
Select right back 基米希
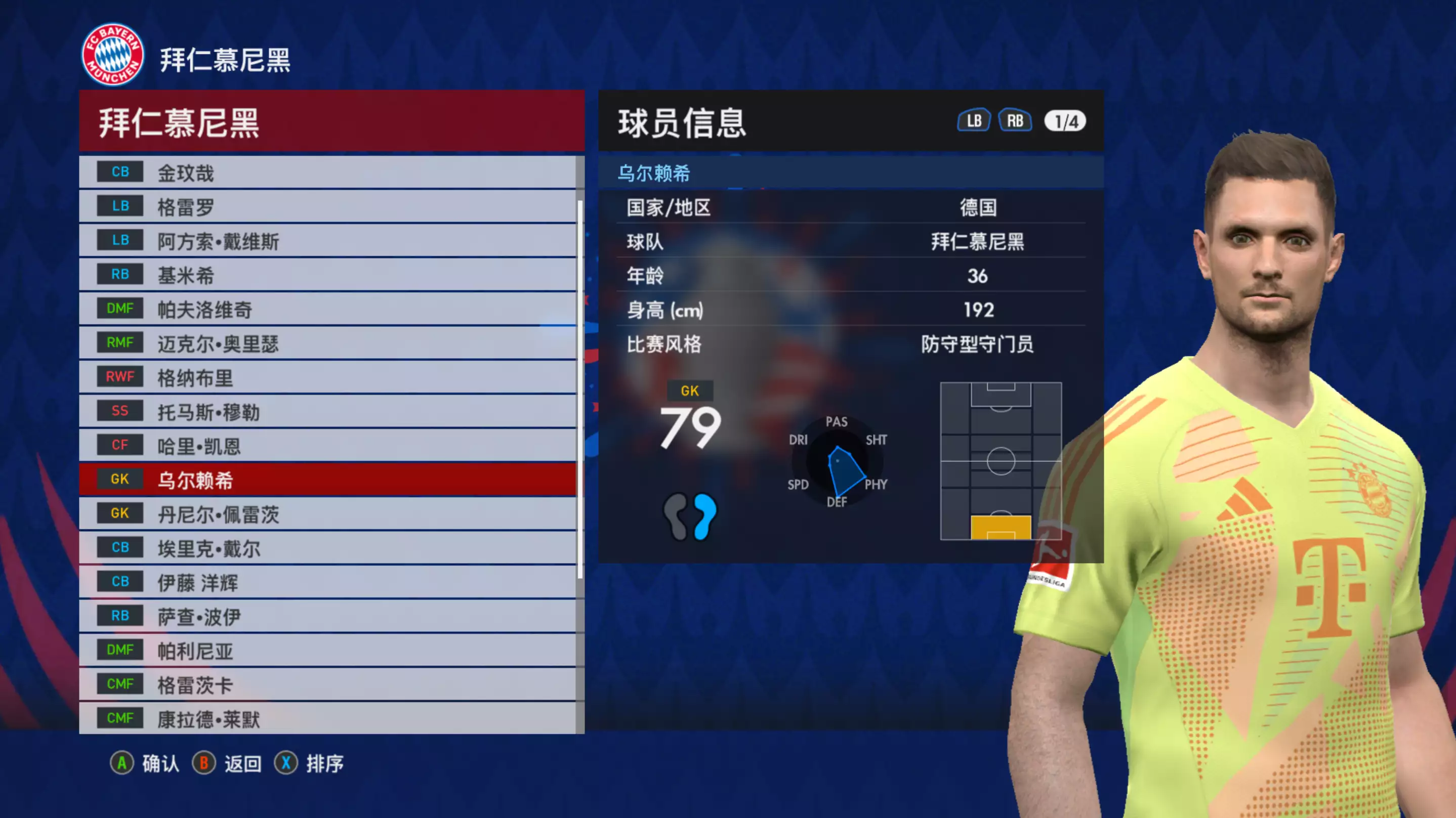point(328,275)
